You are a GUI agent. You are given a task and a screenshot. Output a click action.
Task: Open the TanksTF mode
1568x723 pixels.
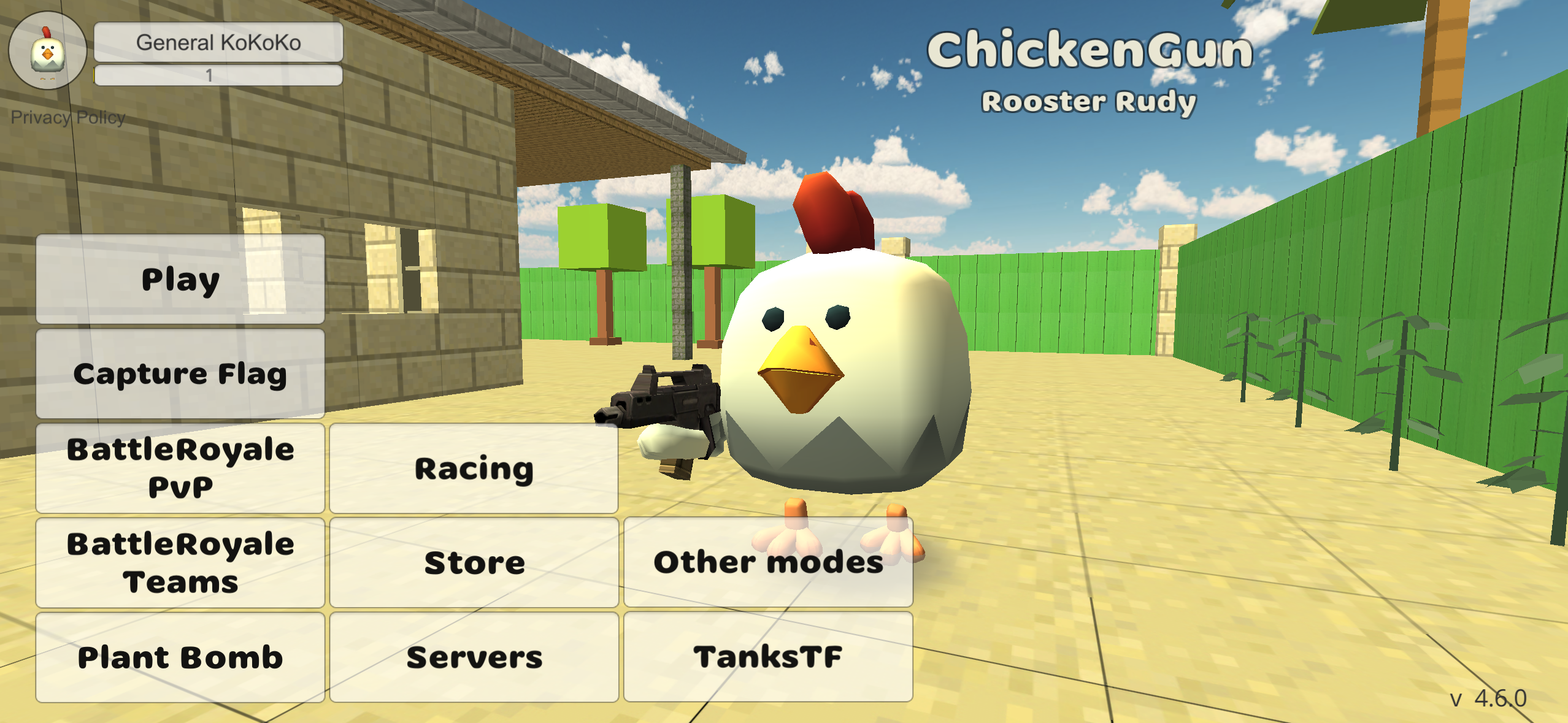click(x=768, y=656)
